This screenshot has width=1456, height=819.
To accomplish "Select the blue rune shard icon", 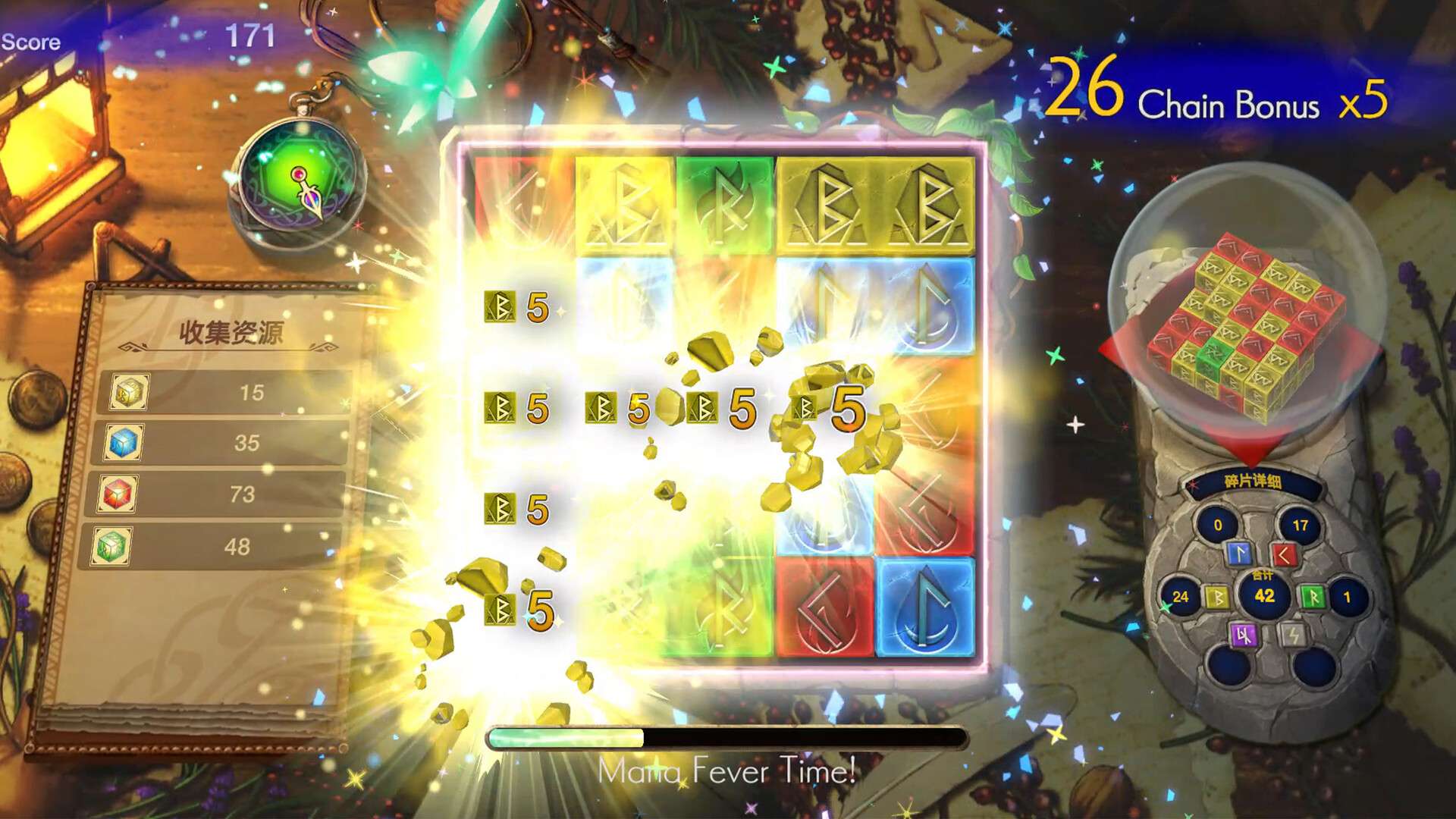I will pos(1238,554).
